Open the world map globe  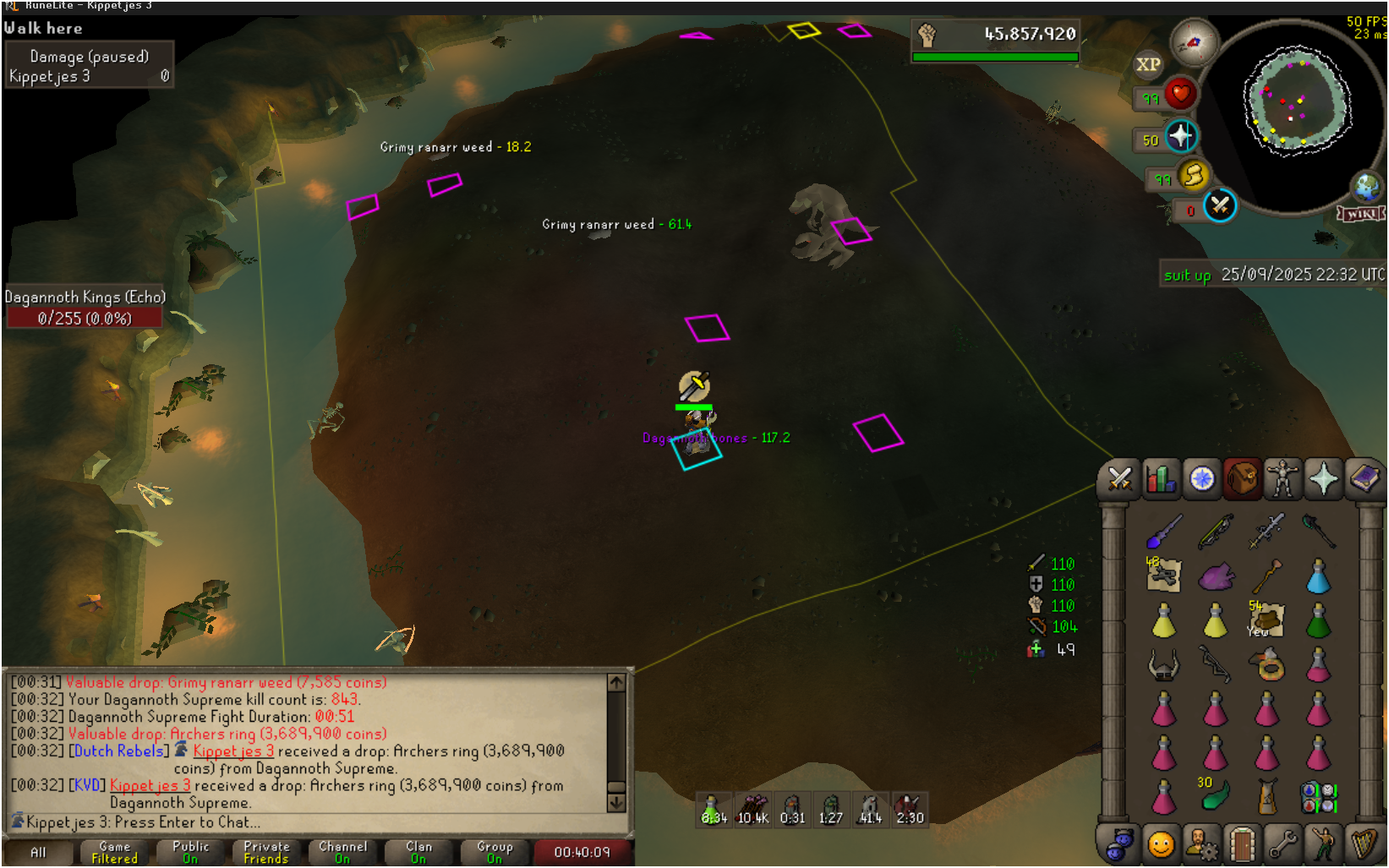pyautogui.click(x=1366, y=186)
